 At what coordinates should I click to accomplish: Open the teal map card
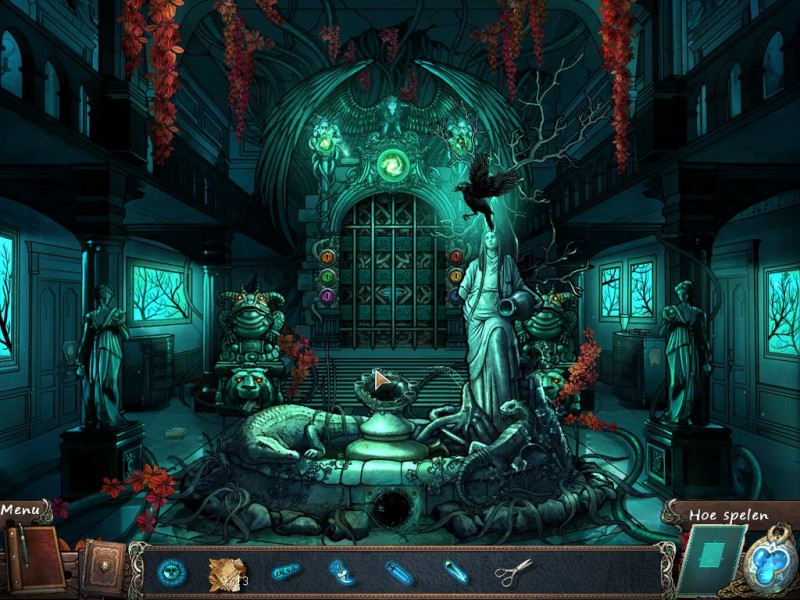(x=713, y=561)
